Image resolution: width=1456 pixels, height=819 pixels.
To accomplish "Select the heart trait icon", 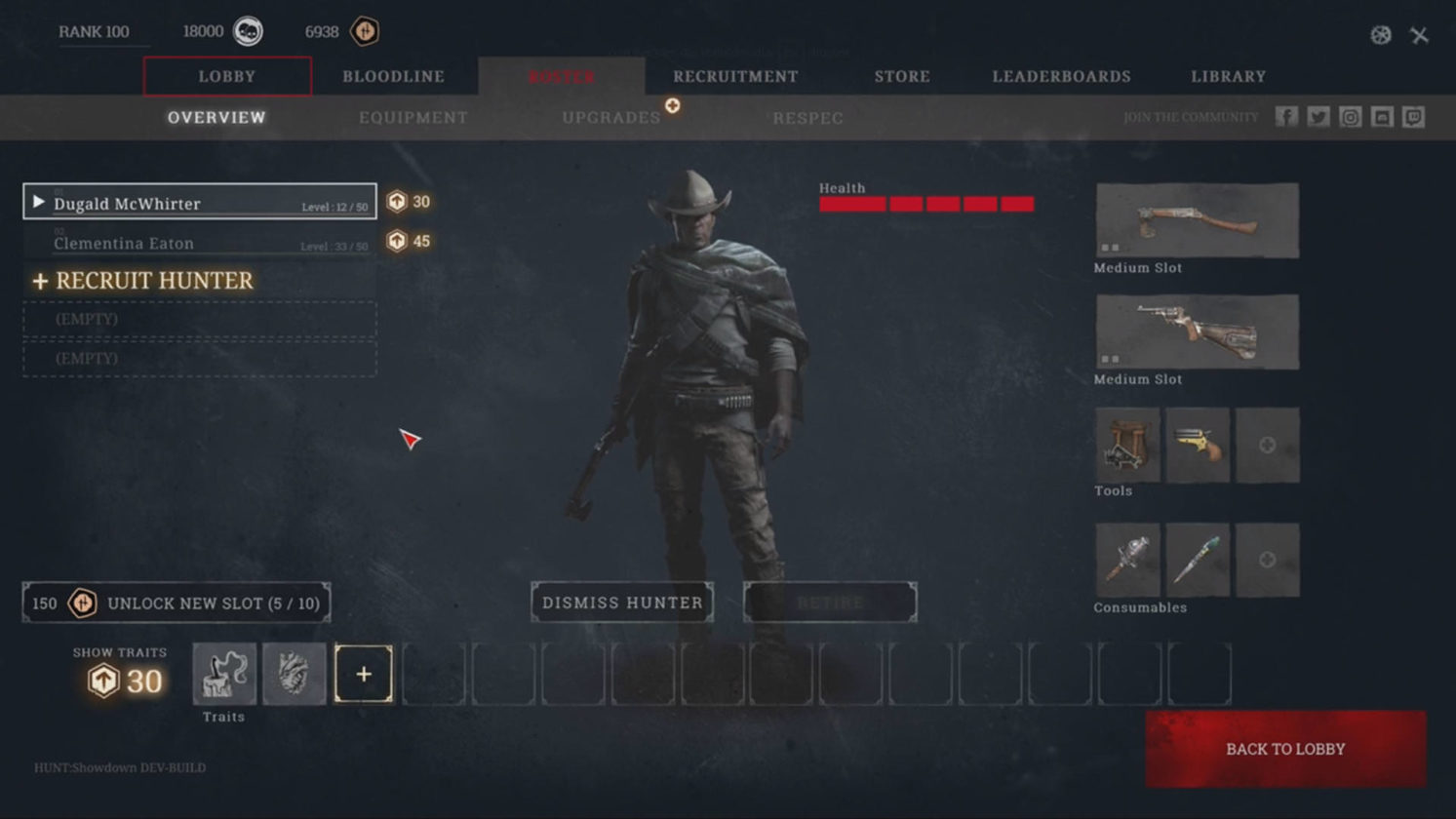I will click(x=294, y=673).
